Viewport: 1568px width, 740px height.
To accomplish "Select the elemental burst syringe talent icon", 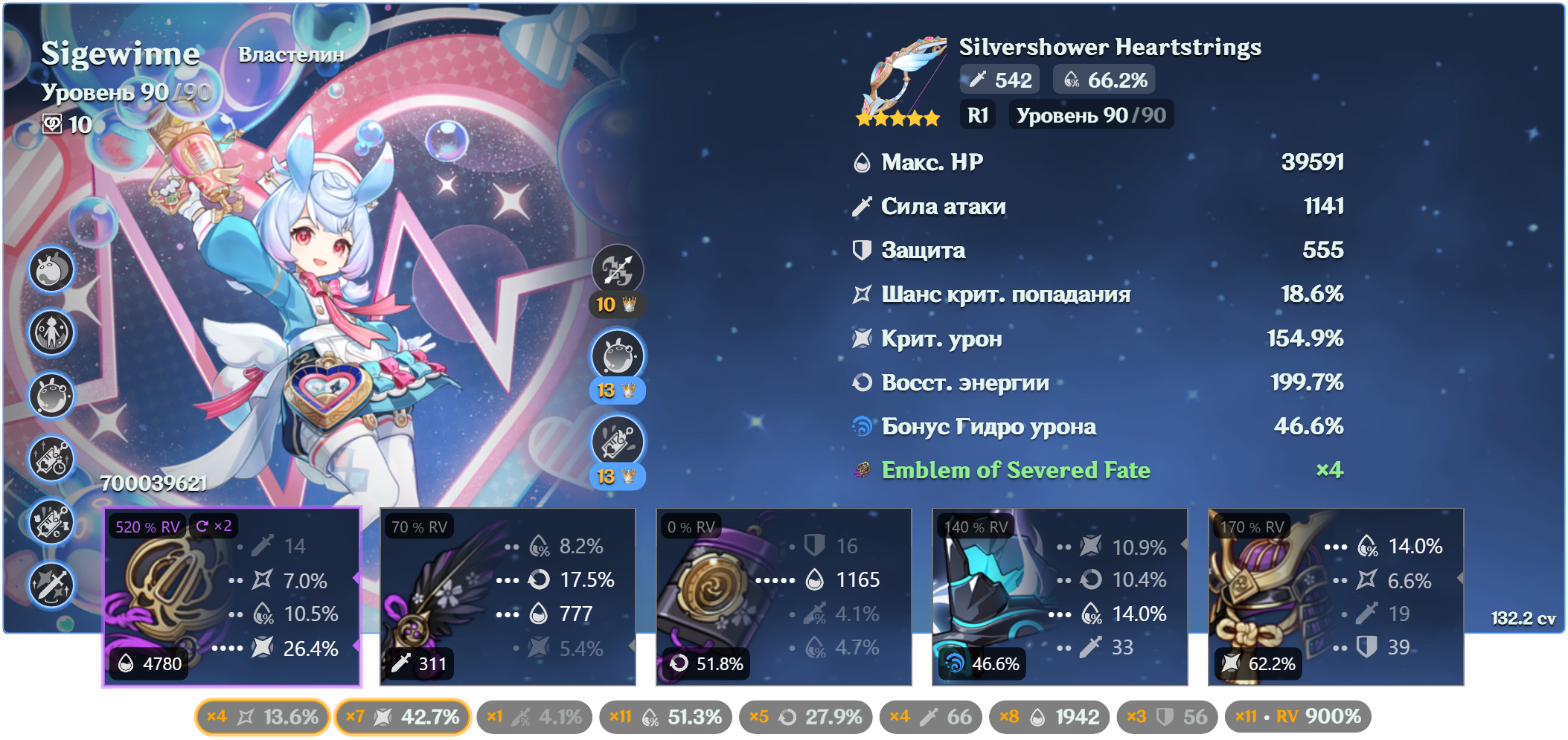I will 617,442.
